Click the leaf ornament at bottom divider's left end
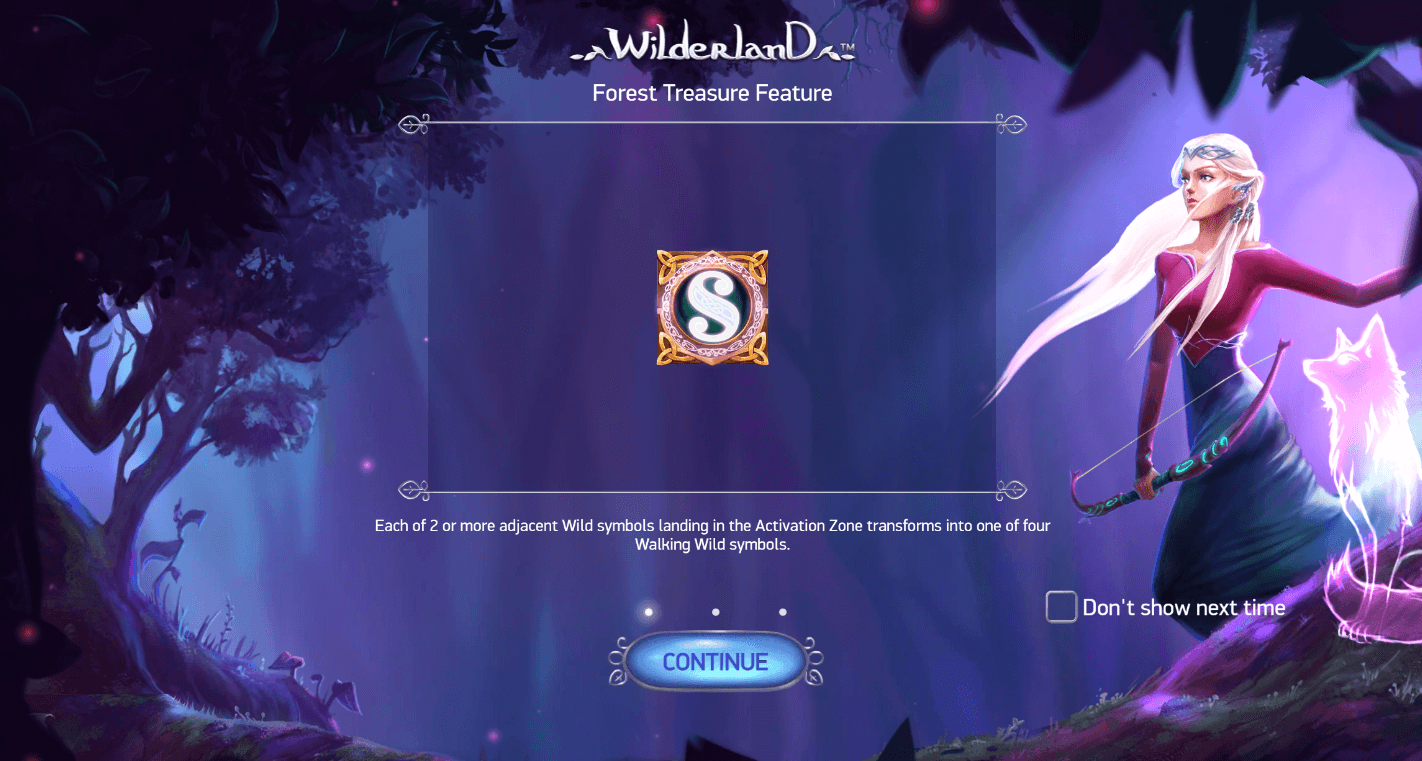Screen dimensions: 1422x761 (411, 489)
